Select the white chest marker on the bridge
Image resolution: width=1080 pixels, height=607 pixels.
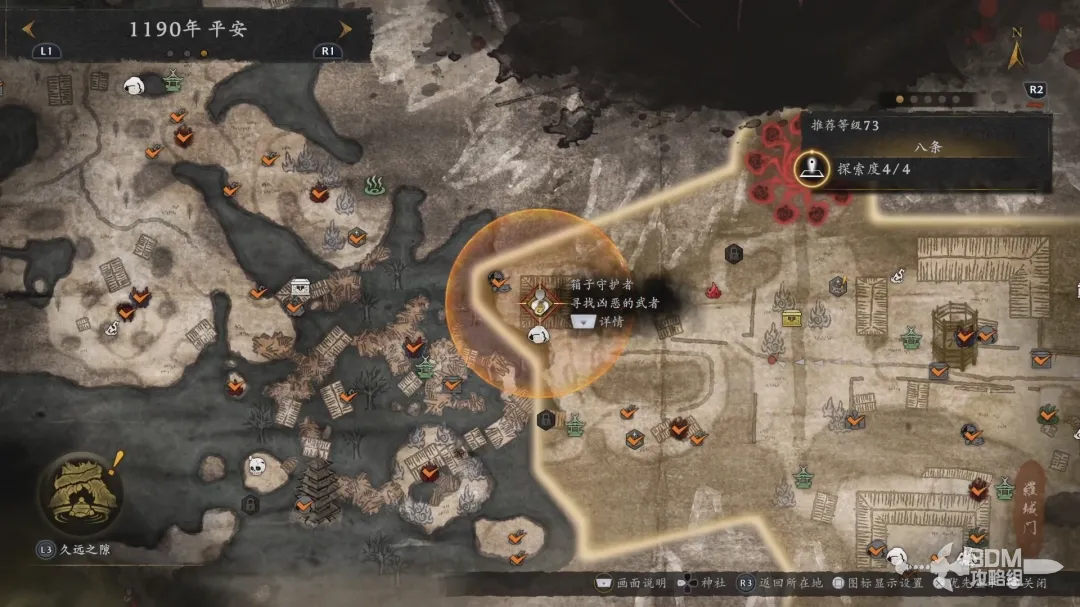click(299, 288)
